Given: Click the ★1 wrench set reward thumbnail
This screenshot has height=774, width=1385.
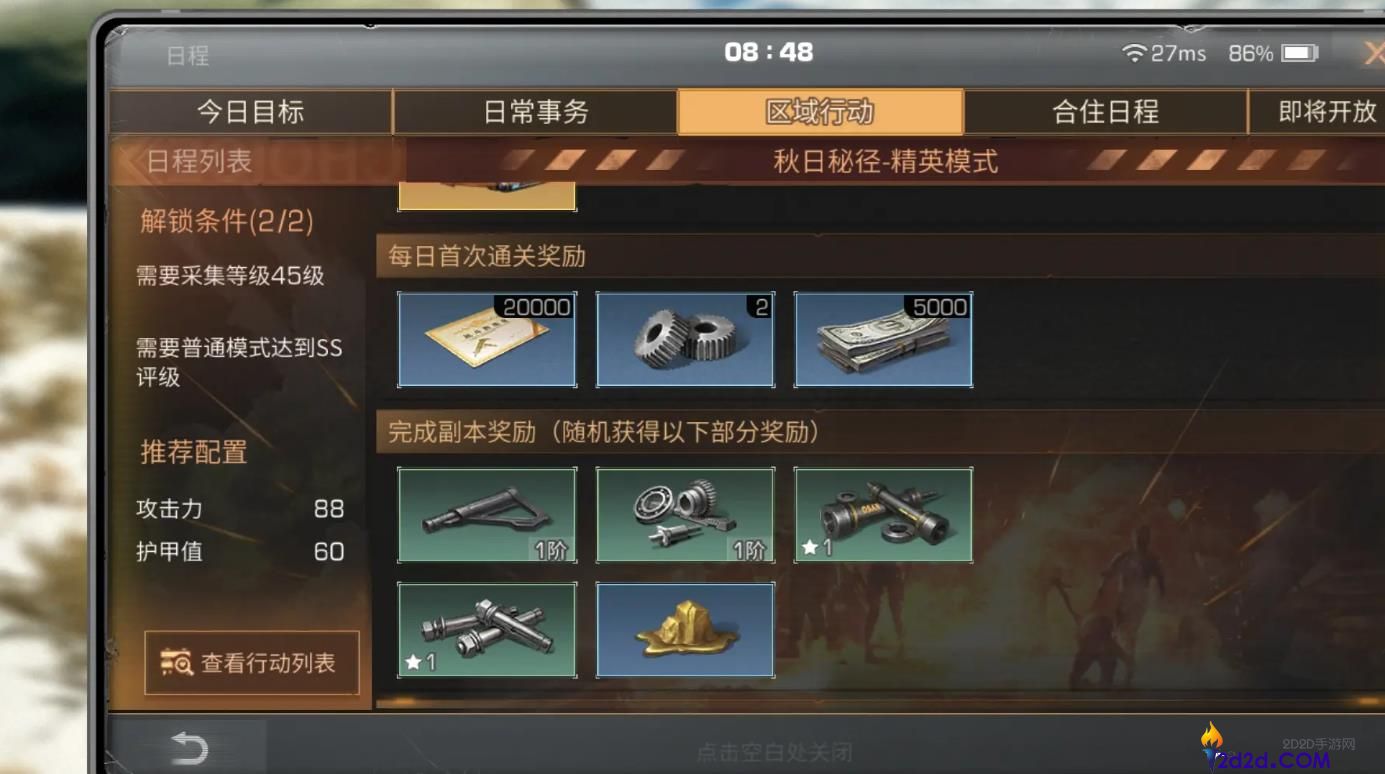Looking at the screenshot, I should [x=486, y=630].
